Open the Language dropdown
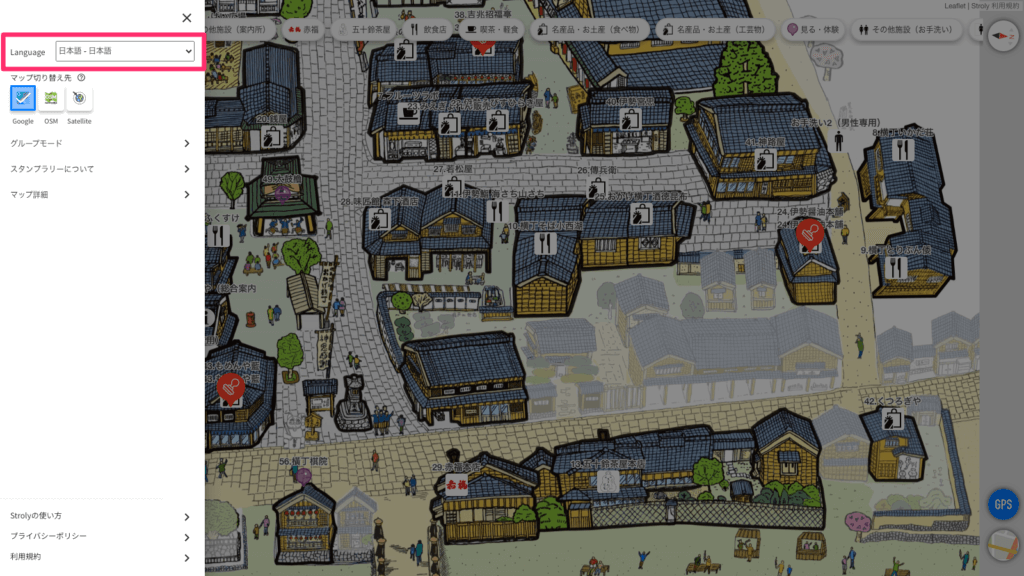 (125, 51)
